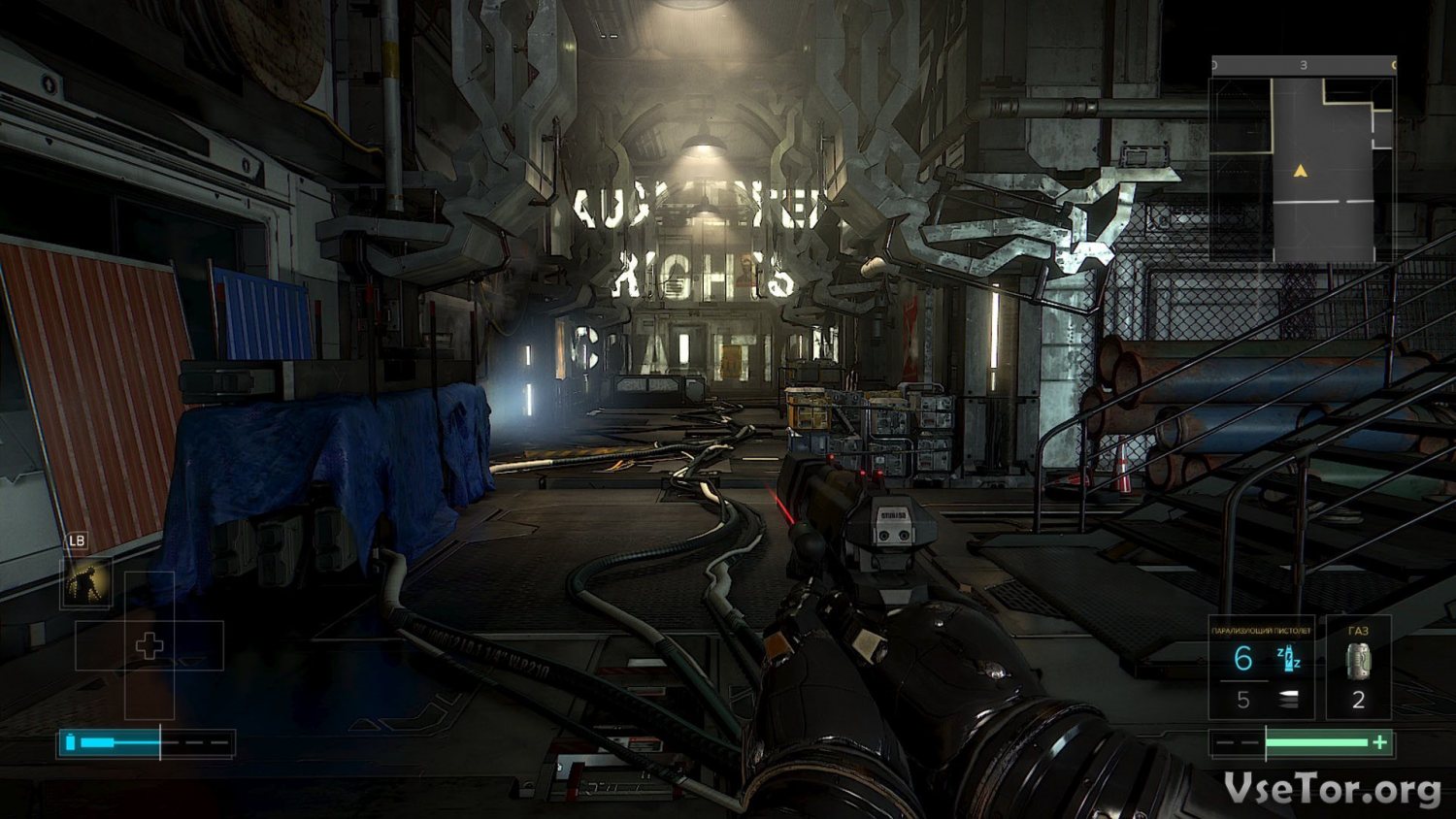Click the stacked bullets reserve ammo icon
The width and height of the screenshot is (1456, 819).
[x=1288, y=700]
